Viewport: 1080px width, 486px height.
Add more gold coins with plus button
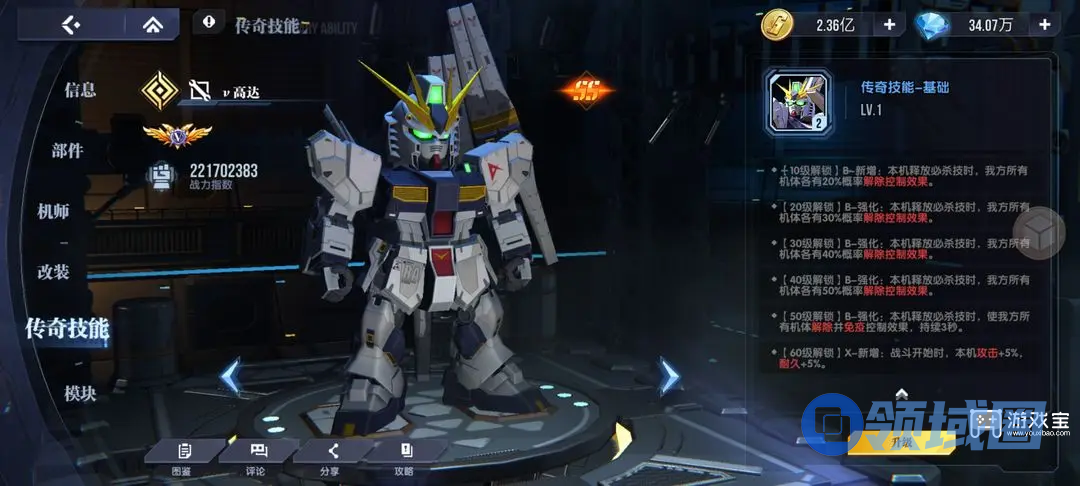pos(888,24)
